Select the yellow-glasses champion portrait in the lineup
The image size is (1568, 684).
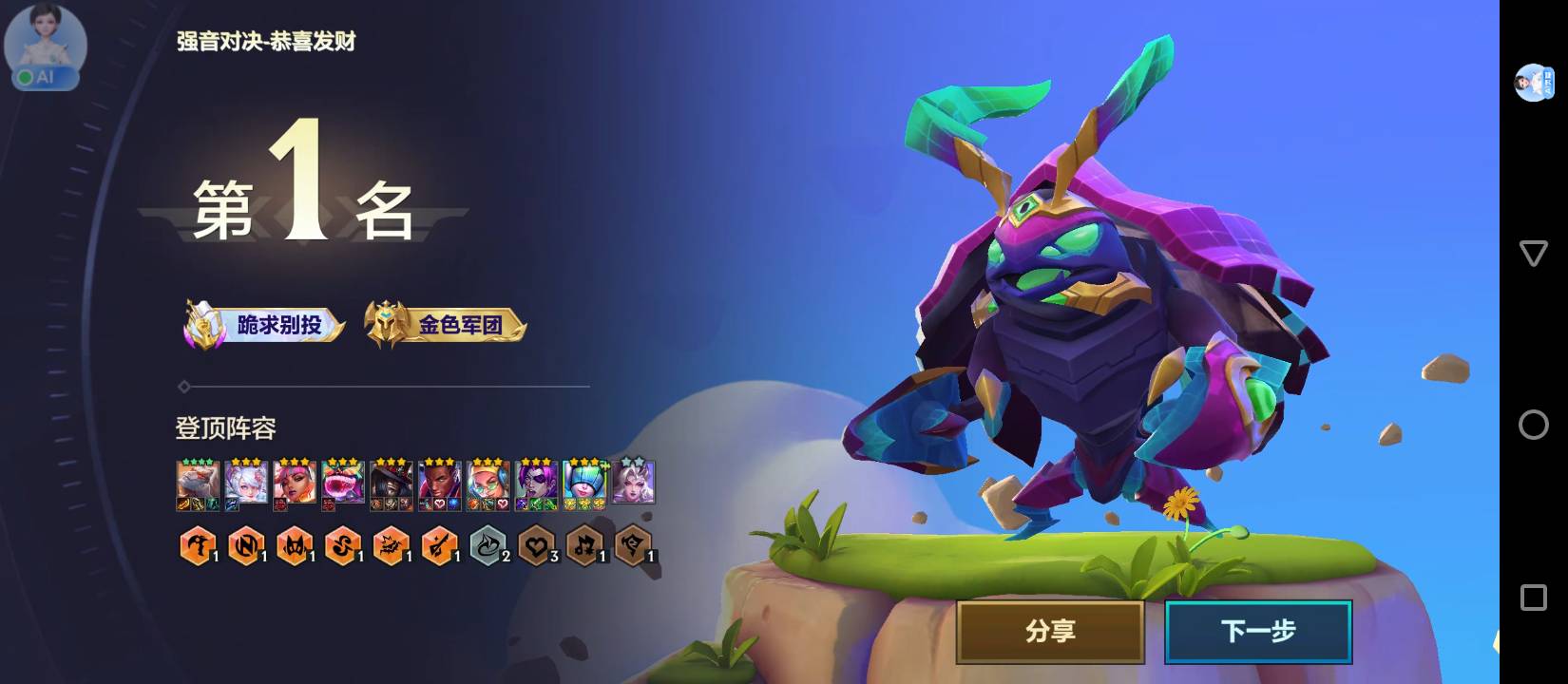489,480
